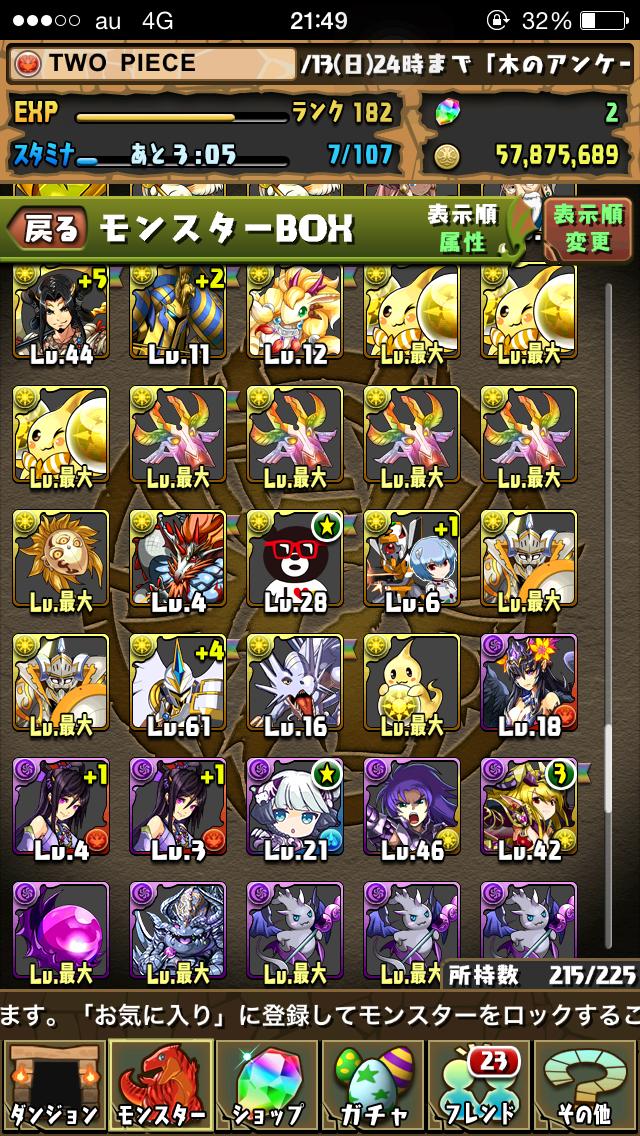
Task: Select the Lv.21 white-haired chibi girl
Action: 295,808
